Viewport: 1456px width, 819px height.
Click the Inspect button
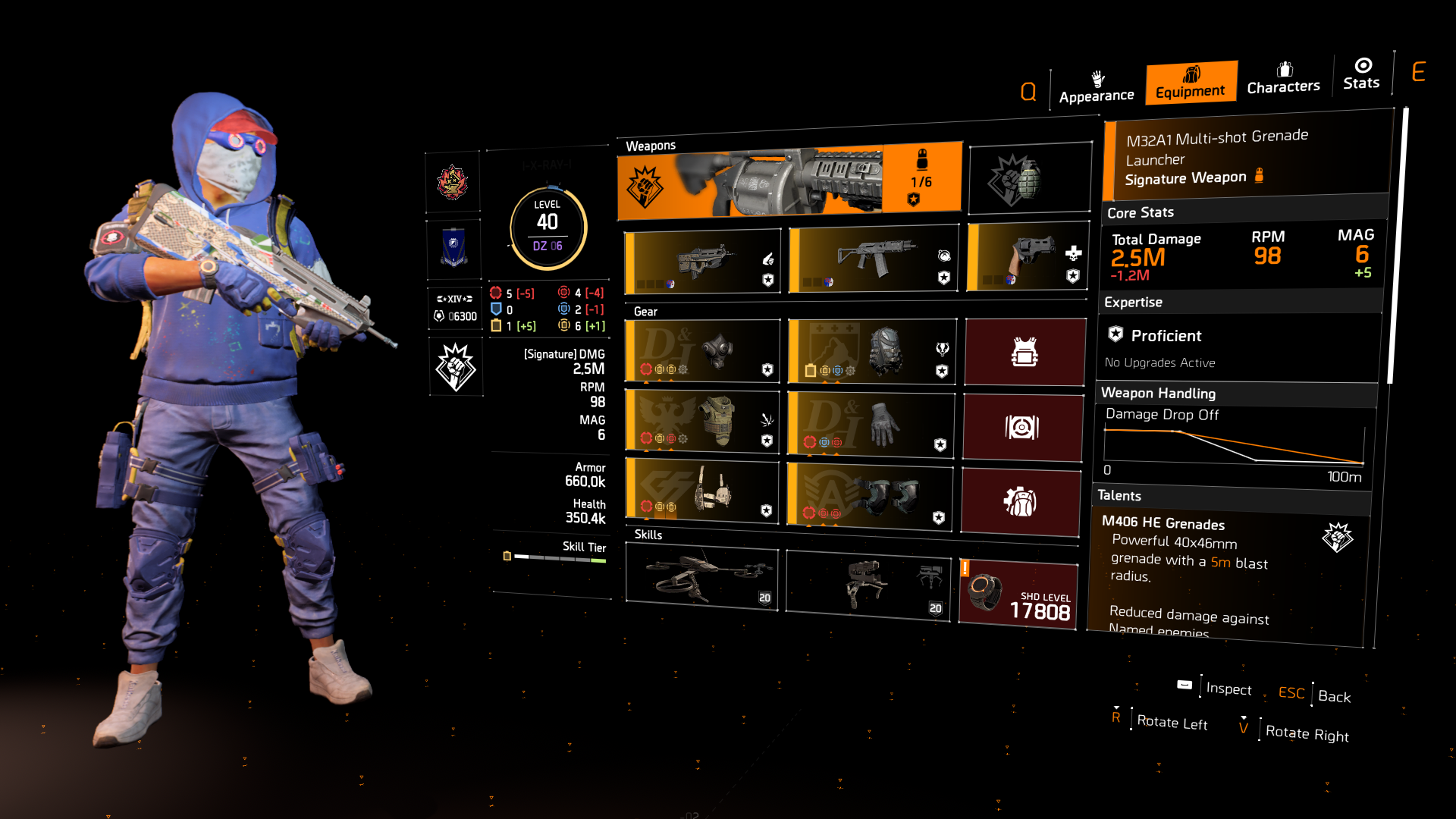point(1228,689)
